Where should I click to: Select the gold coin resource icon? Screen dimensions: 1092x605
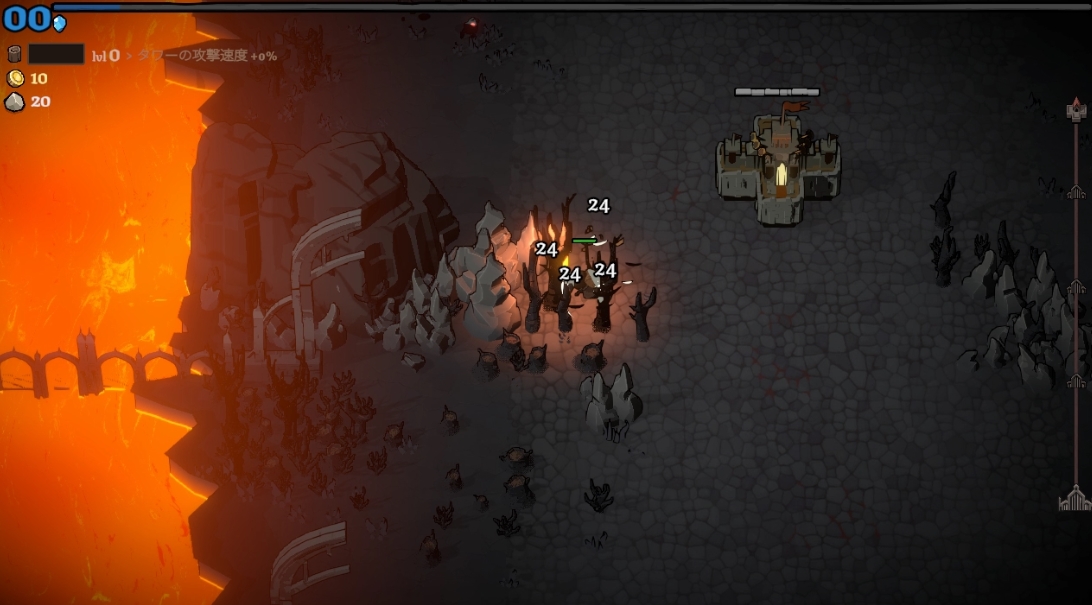(x=15, y=78)
